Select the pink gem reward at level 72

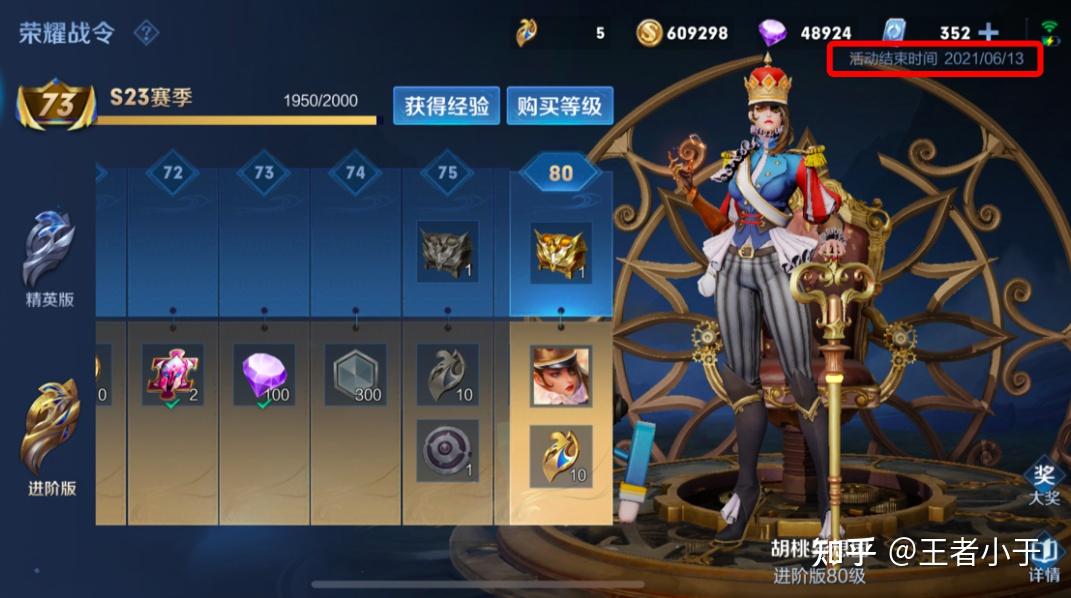[173, 376]
